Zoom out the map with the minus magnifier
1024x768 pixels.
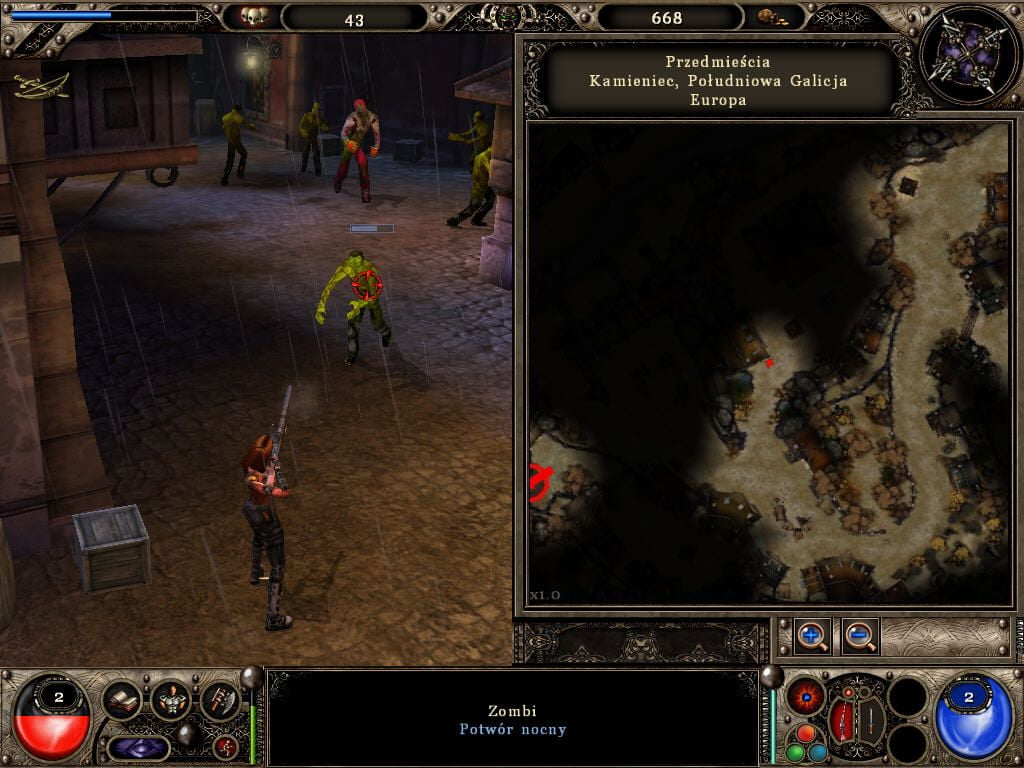(860, 636)
